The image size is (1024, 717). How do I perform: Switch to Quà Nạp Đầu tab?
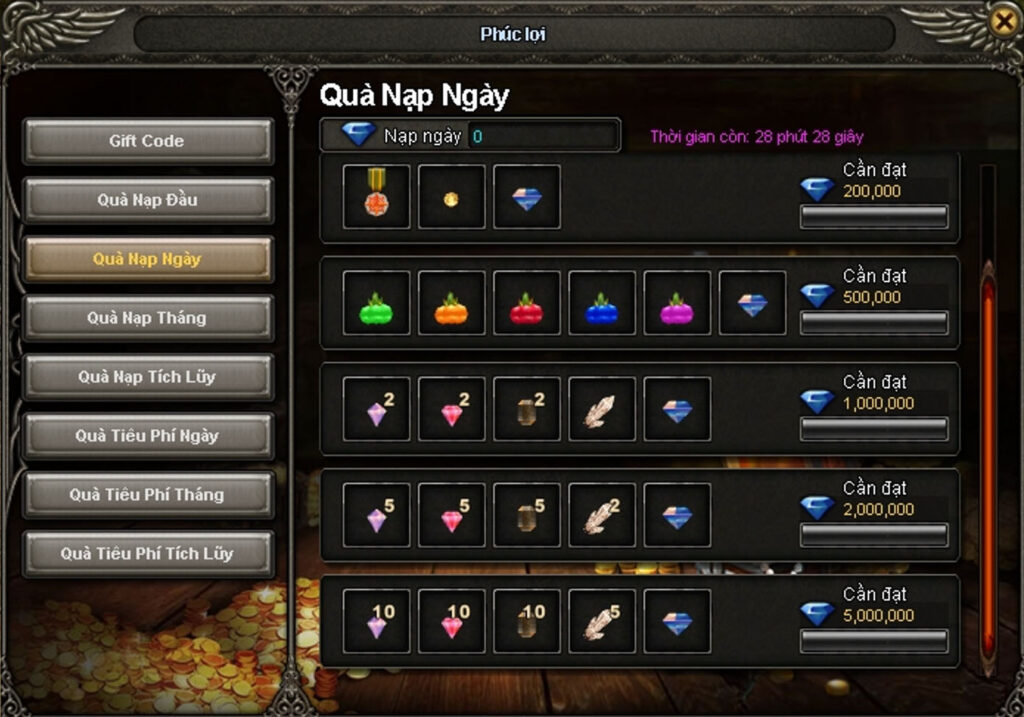pyautogui.click(x=147, y=200)
